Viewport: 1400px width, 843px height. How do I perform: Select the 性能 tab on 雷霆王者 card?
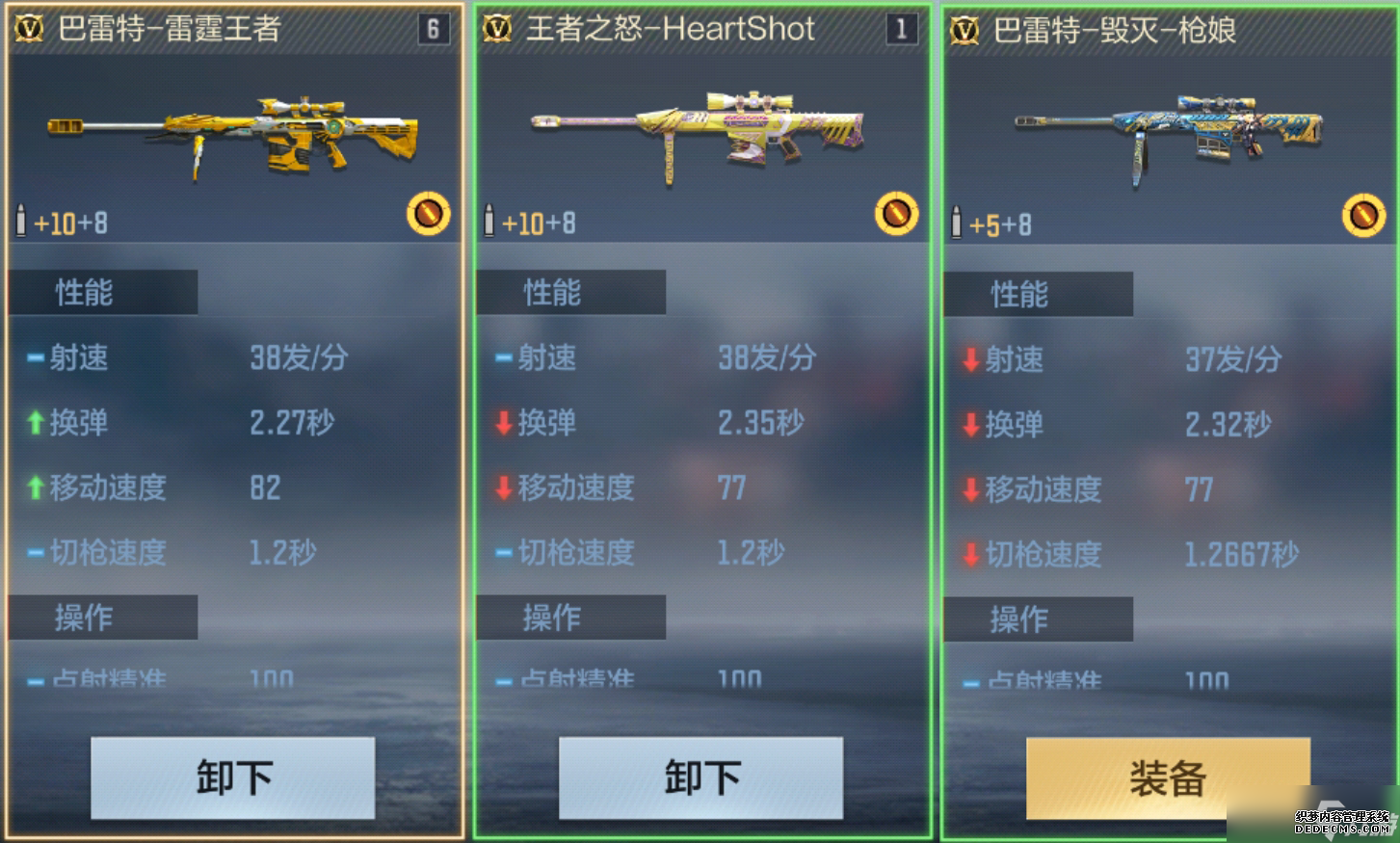[x=102, y=292]
